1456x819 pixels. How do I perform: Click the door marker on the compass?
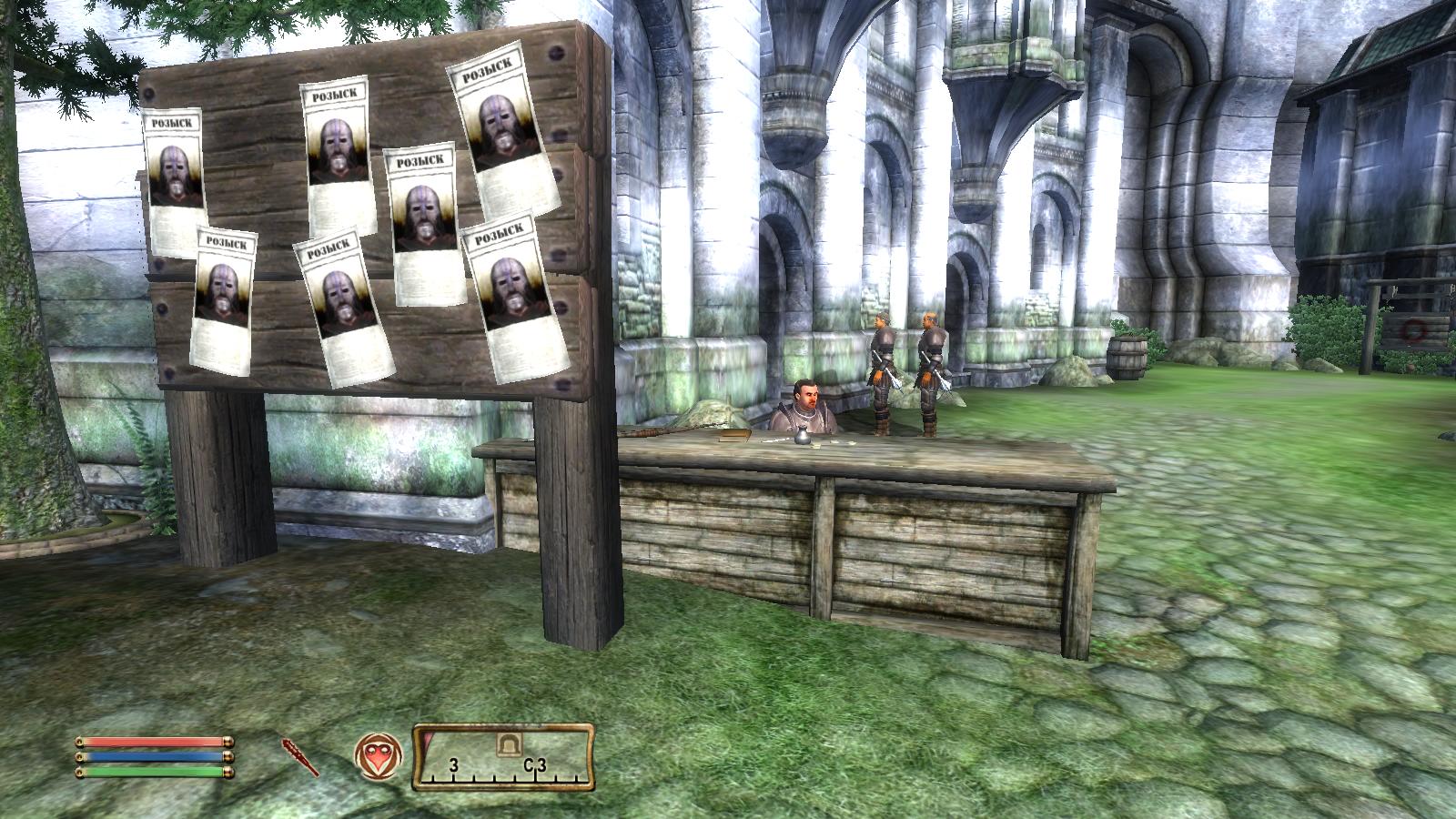(x=507, y=743)
